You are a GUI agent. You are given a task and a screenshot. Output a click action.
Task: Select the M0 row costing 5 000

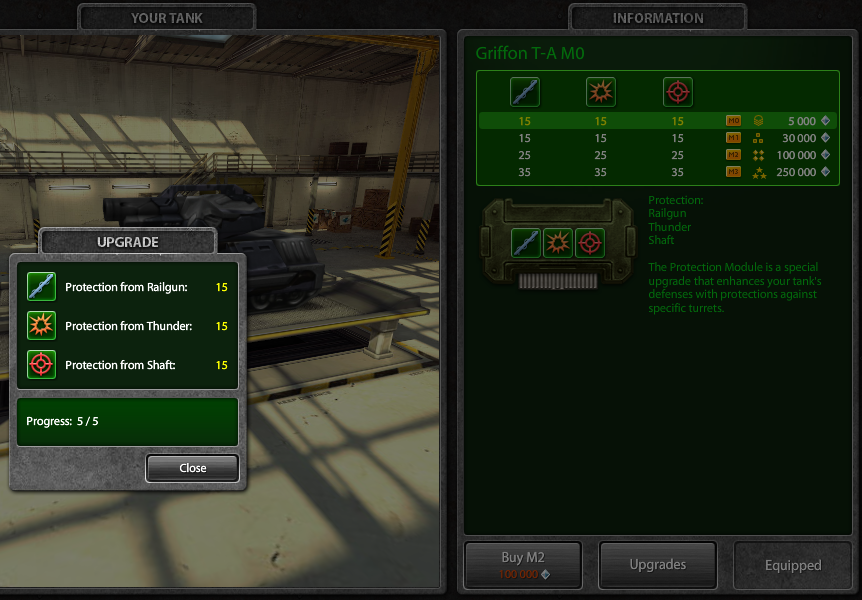[658, 121]
